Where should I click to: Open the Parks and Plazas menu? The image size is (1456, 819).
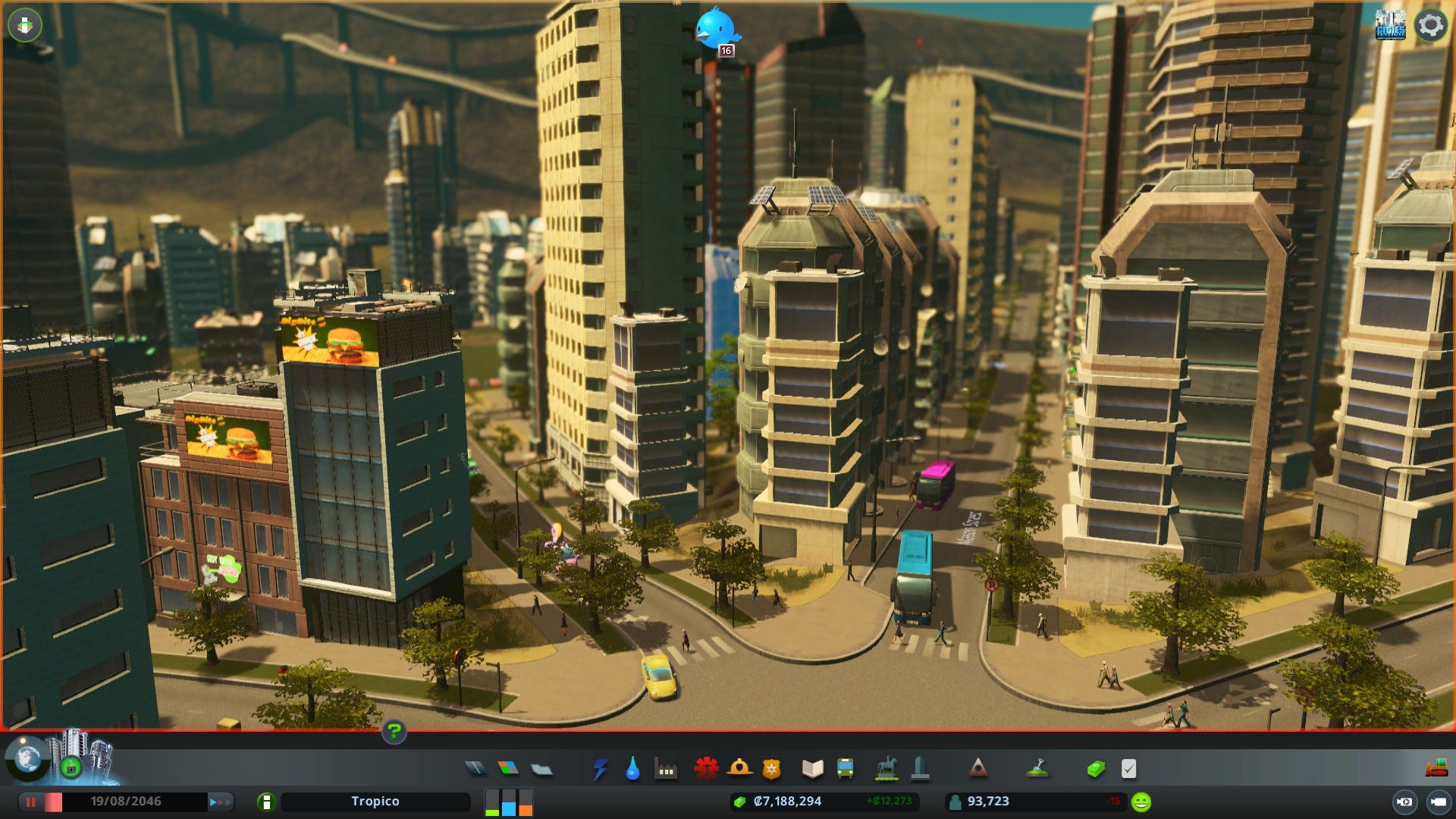point(886,768)
